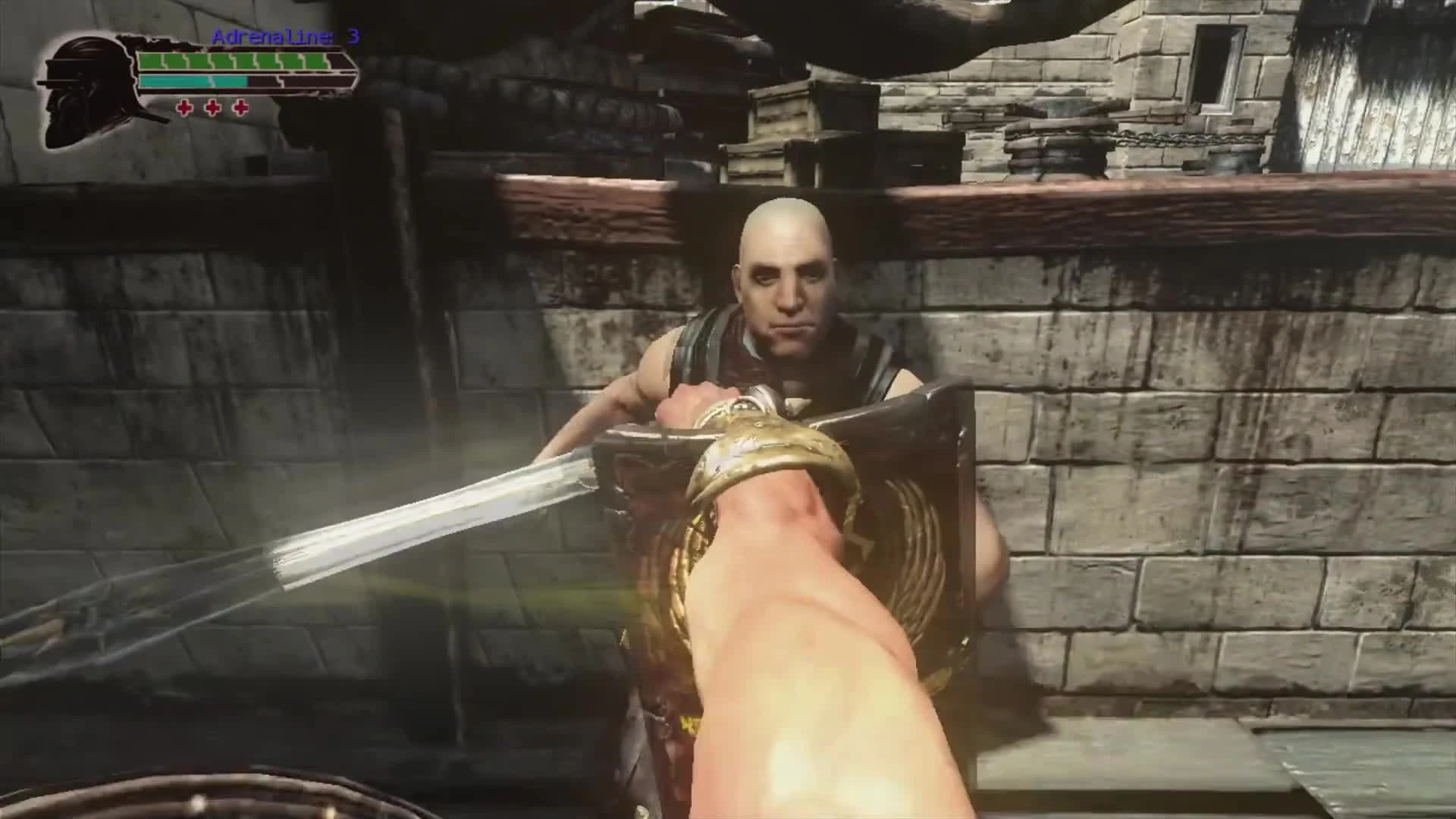The height and width of the screenshot is (819, 1456).
Task: Click the middle red health cross icon
Action: pyautogui.click(x=212, y=109)
